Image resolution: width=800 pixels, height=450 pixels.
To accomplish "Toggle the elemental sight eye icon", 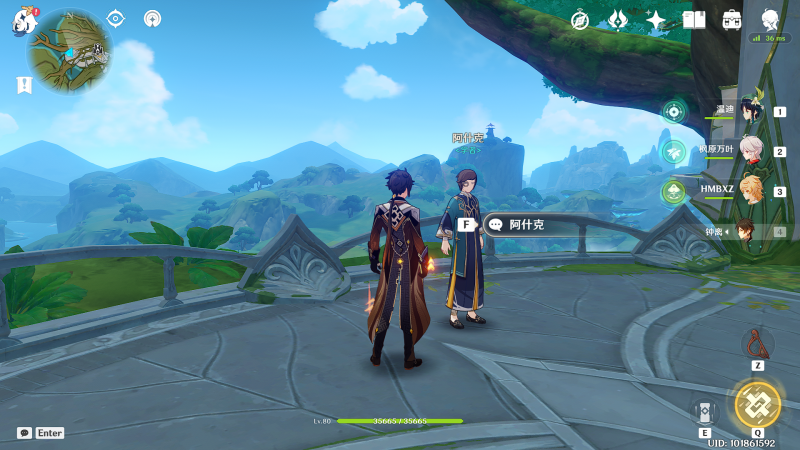I will click(115, 18).
